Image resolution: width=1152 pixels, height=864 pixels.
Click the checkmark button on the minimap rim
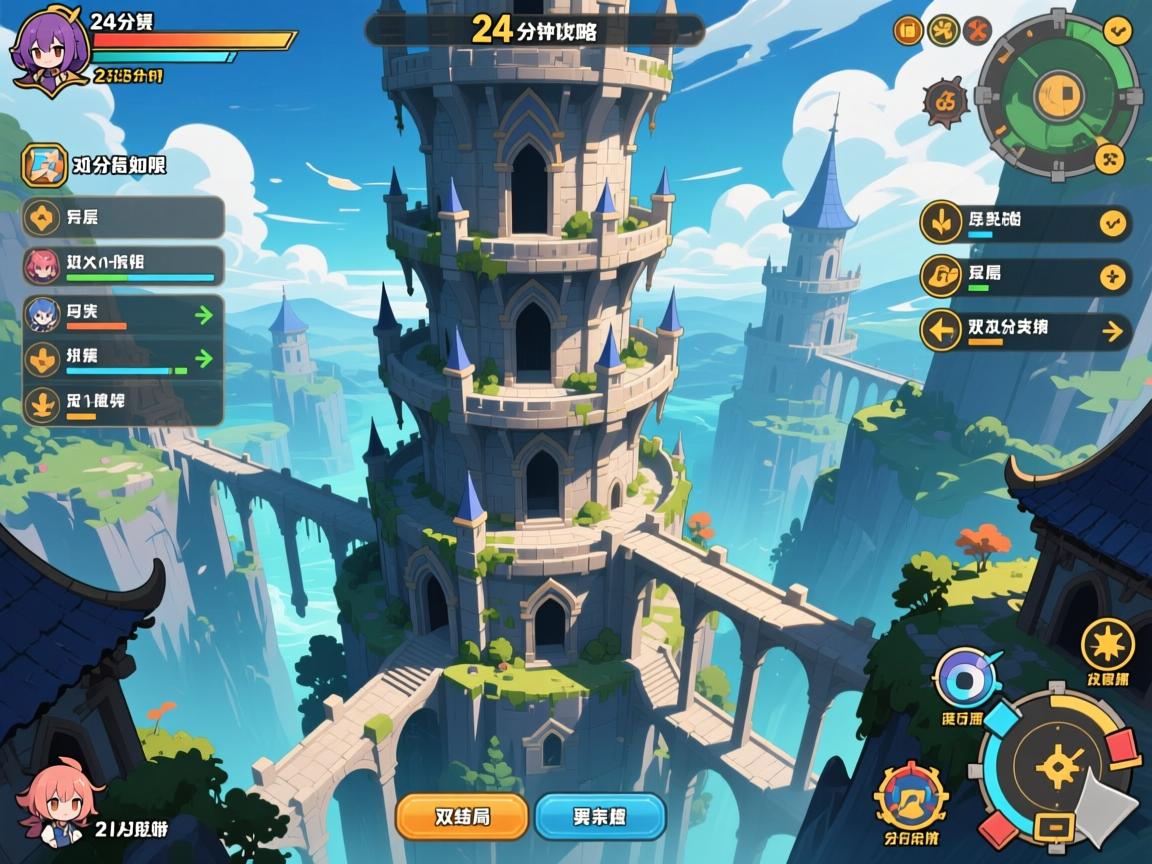click(1117, 27)
